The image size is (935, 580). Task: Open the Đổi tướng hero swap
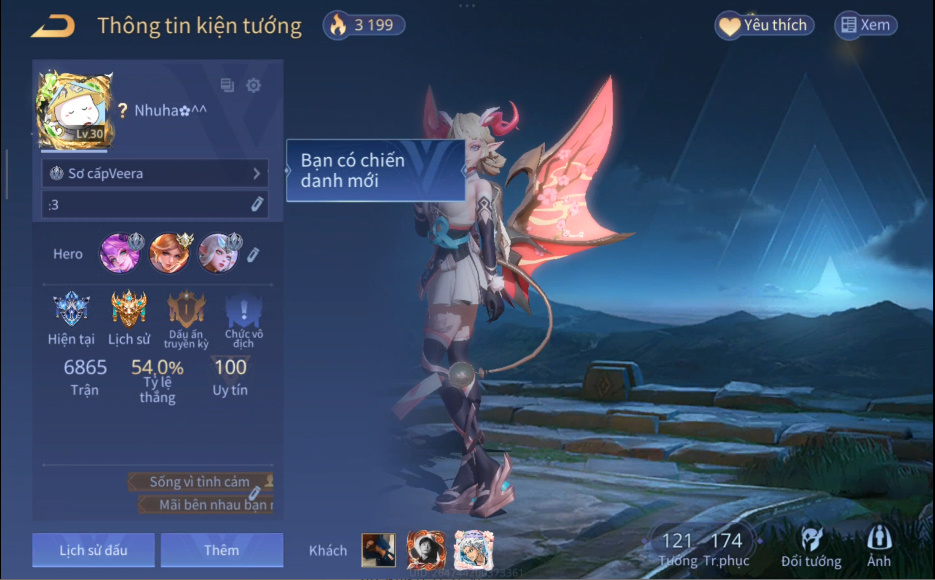811,546
